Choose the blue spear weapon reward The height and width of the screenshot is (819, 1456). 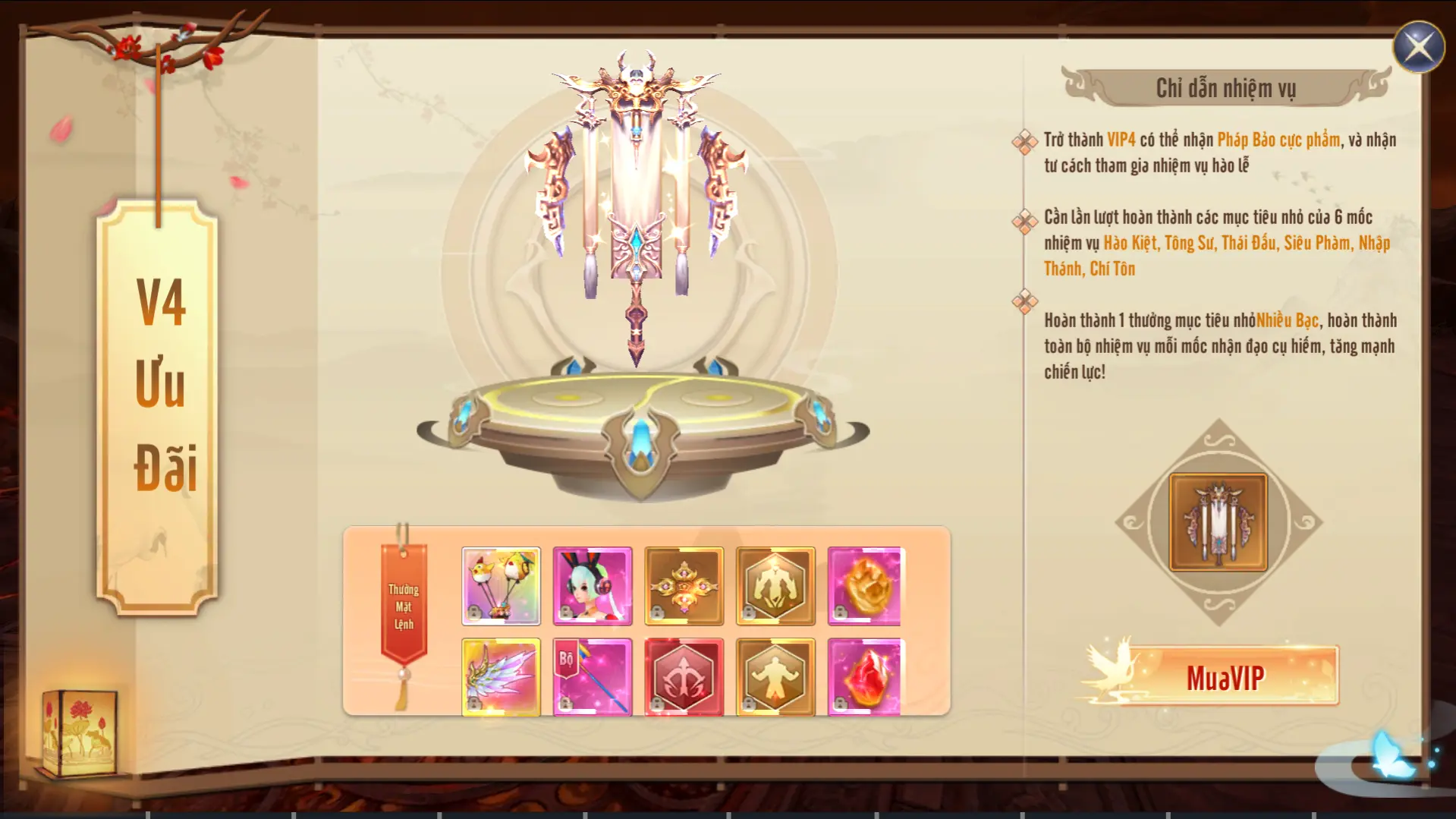coord(592,677)
